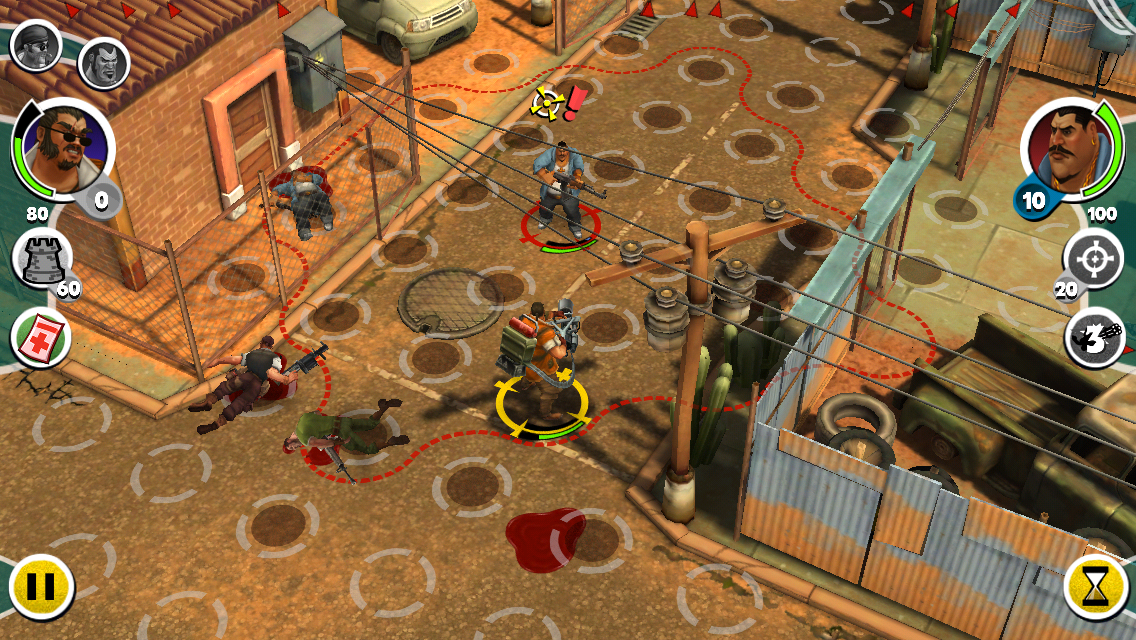
Task: Select the bandana-wearing squad member portrait
Action: (x=37, y=45)
